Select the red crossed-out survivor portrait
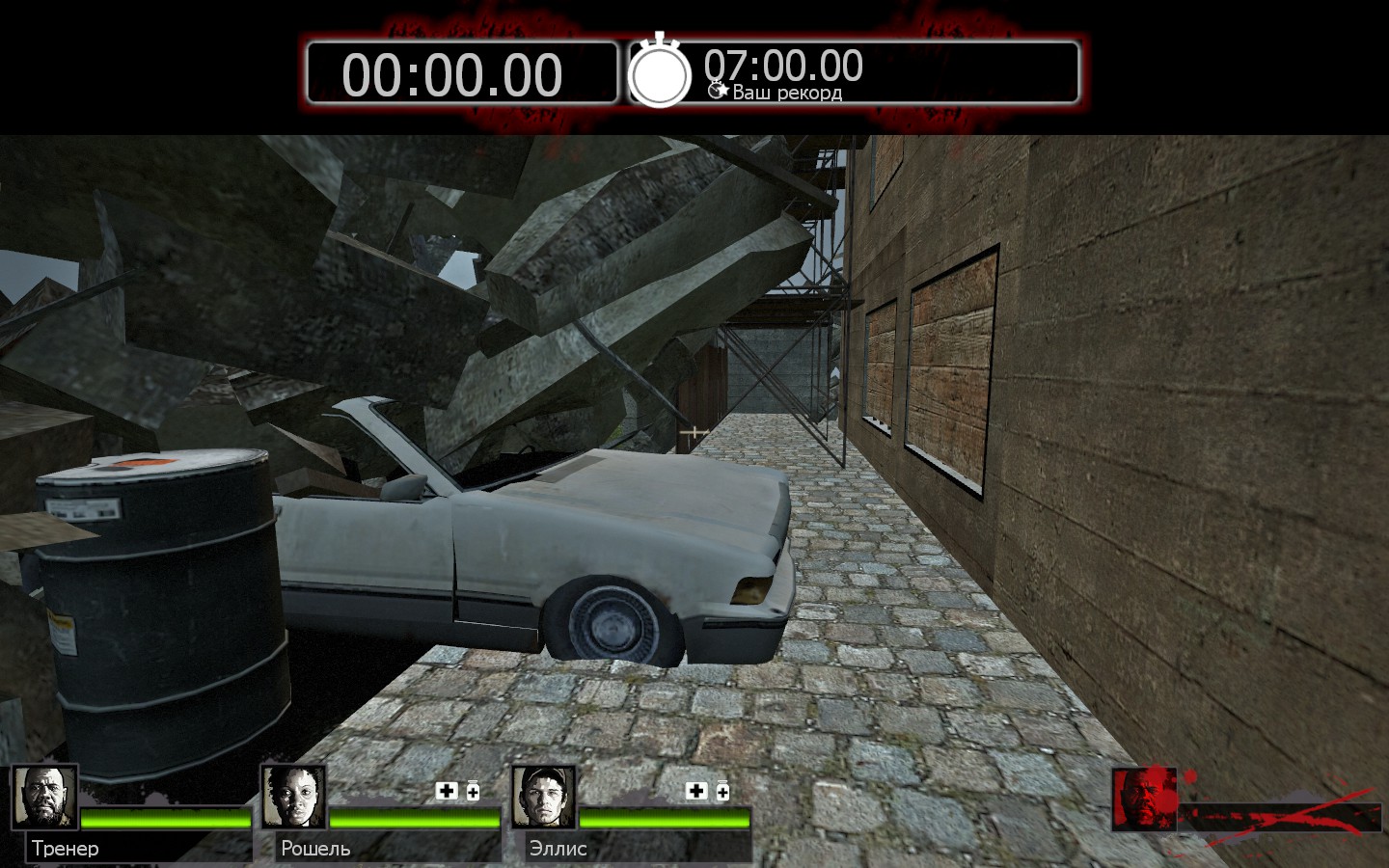 pos(1144,800)
